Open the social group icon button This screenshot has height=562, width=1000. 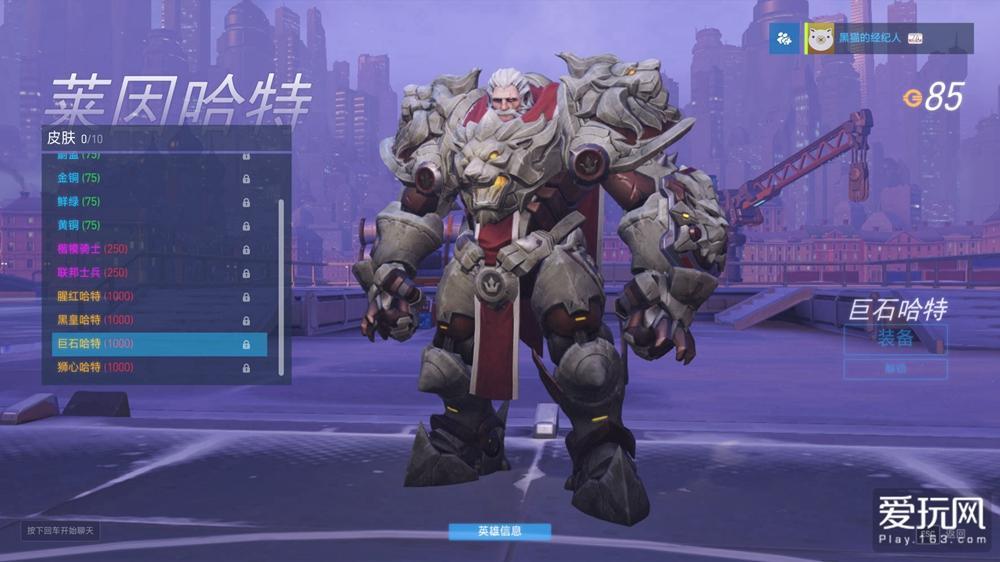785,38
